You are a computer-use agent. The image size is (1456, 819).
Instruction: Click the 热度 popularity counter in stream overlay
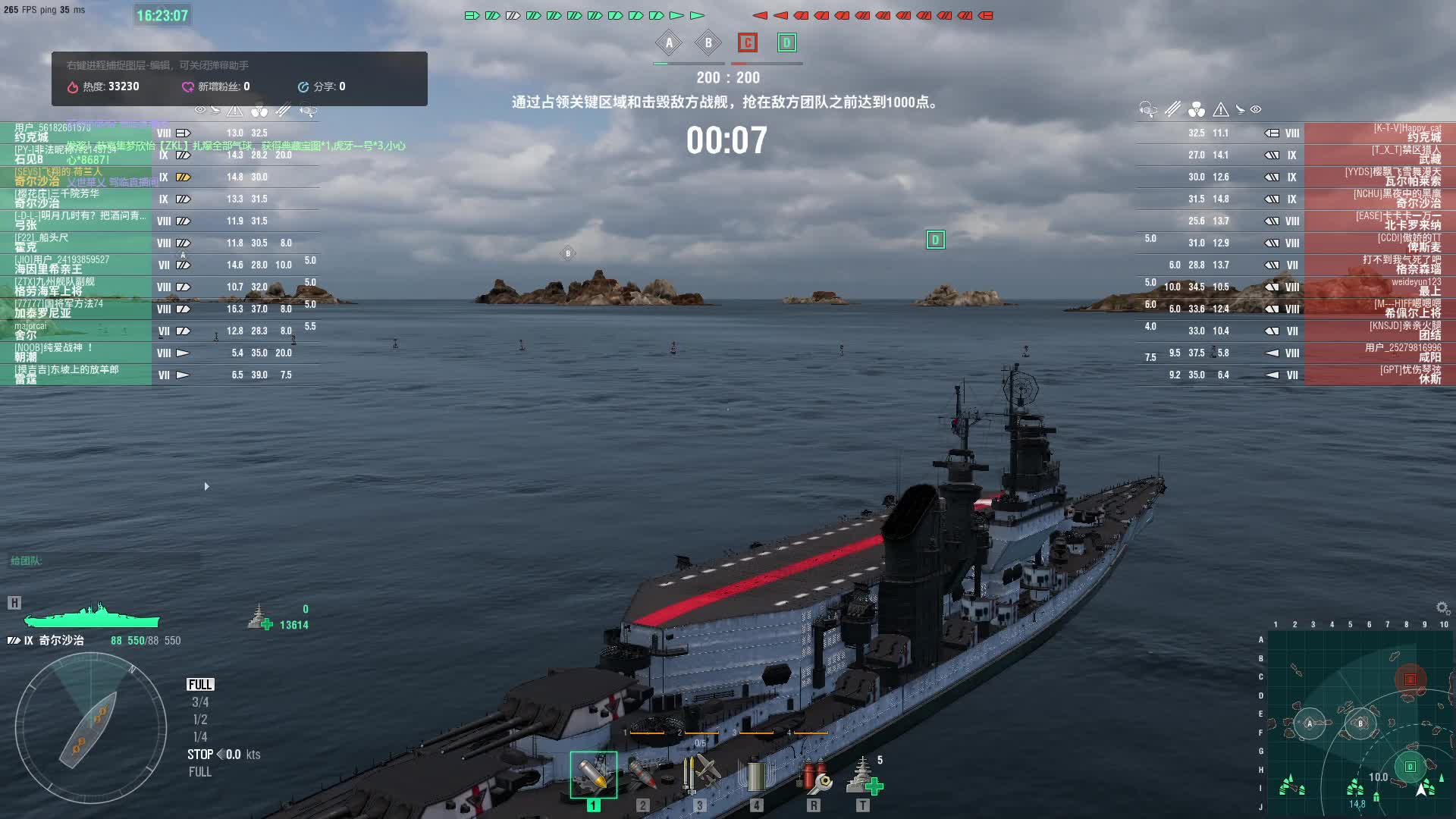point(104,86)
